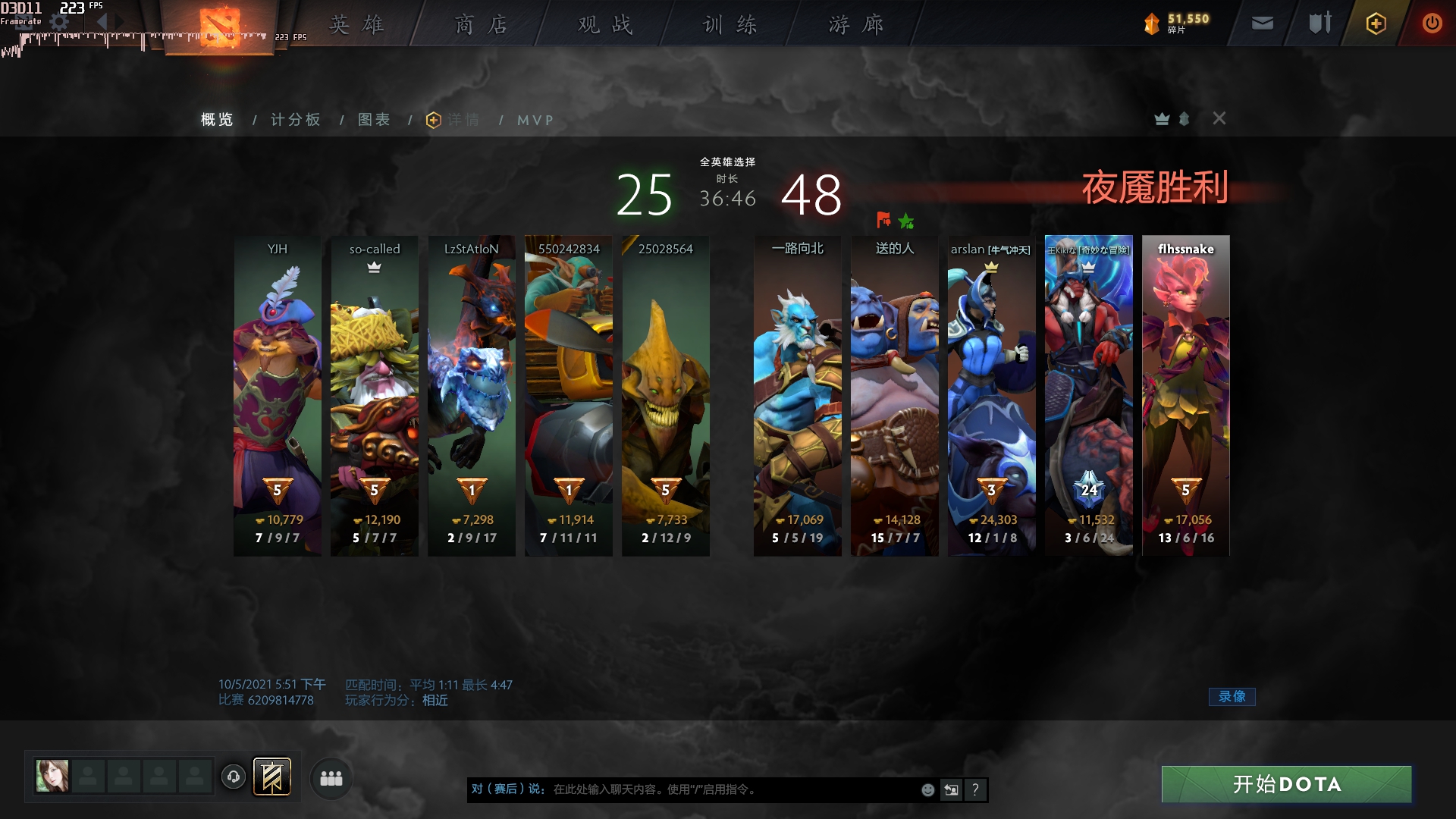Show the MVP tab
This screenshot has width=1456, height=819.
click(x=535, y=120)
